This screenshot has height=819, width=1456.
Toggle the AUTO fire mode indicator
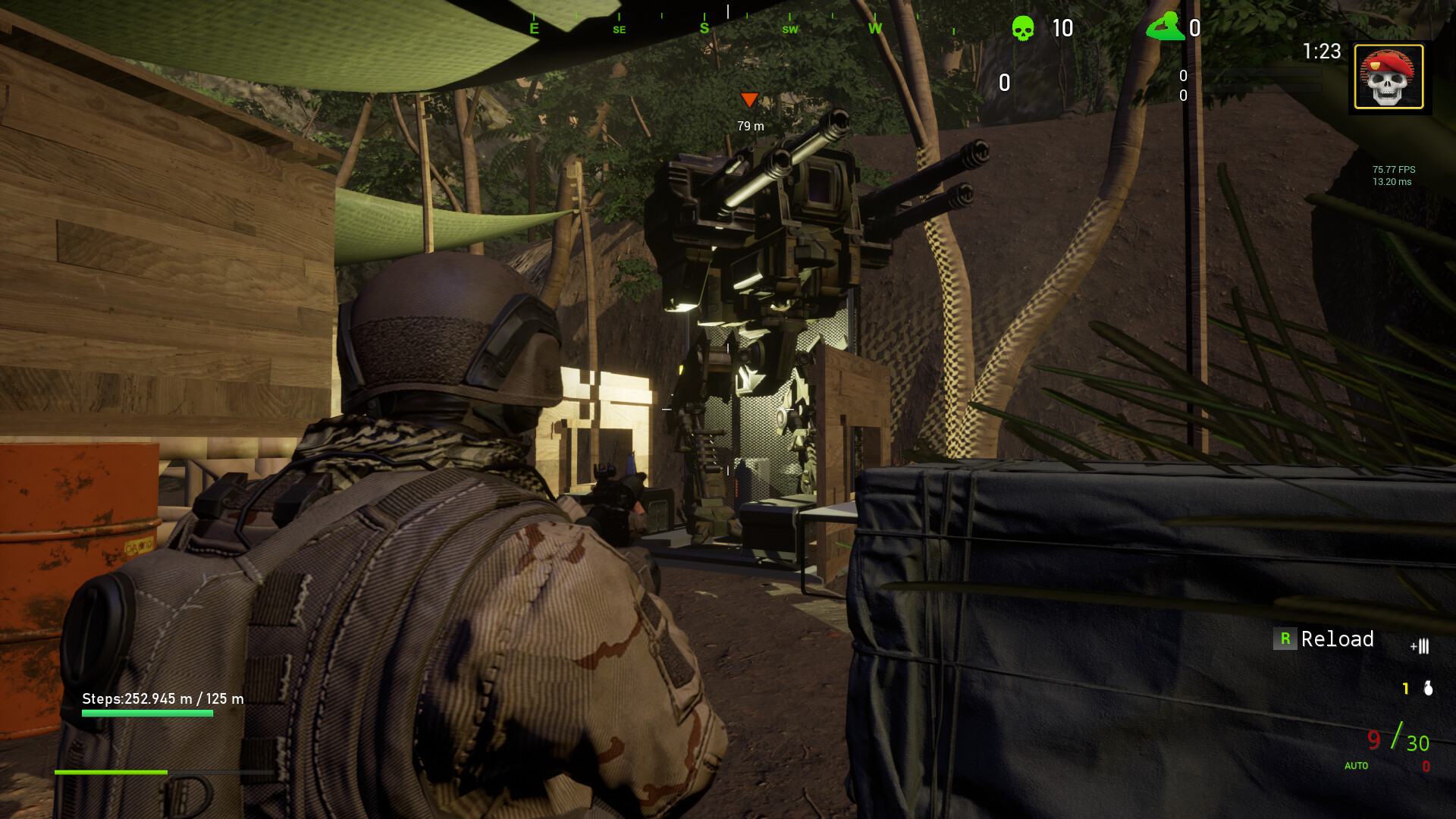[x=1356, y=766]
